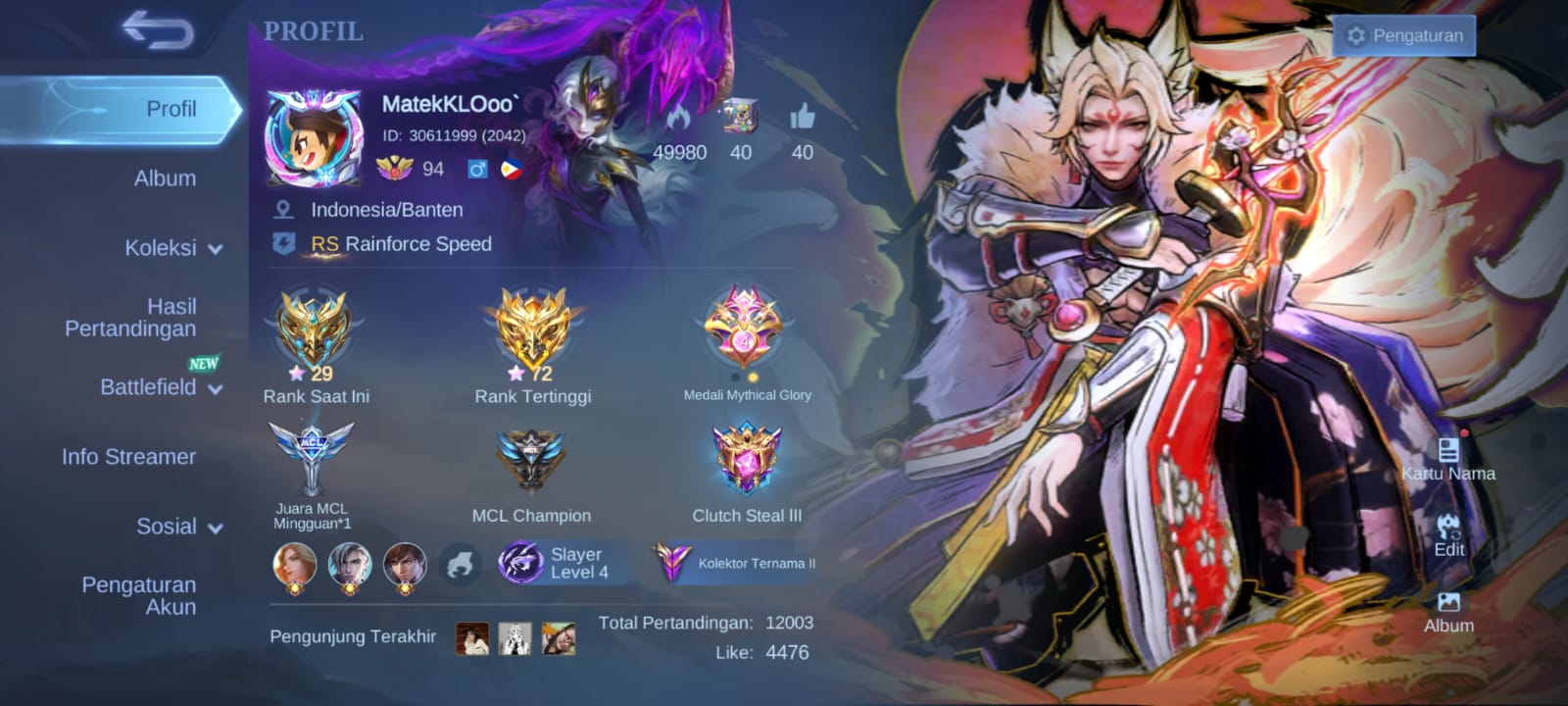Give a like with the thumbs-up icon
Image resolution: width=1568 pixels, height=706 pixels.
pos(802,119)
